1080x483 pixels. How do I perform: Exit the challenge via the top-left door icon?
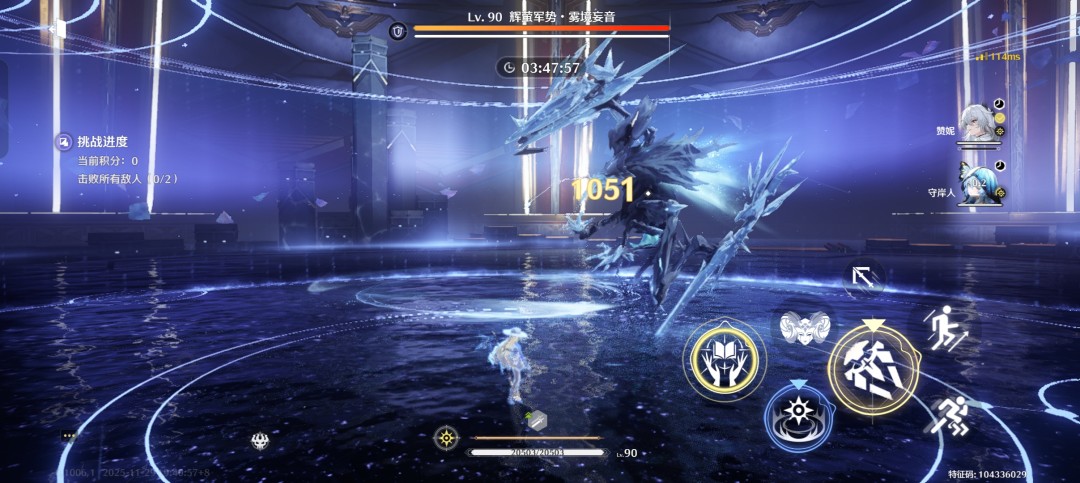(56, 28)
